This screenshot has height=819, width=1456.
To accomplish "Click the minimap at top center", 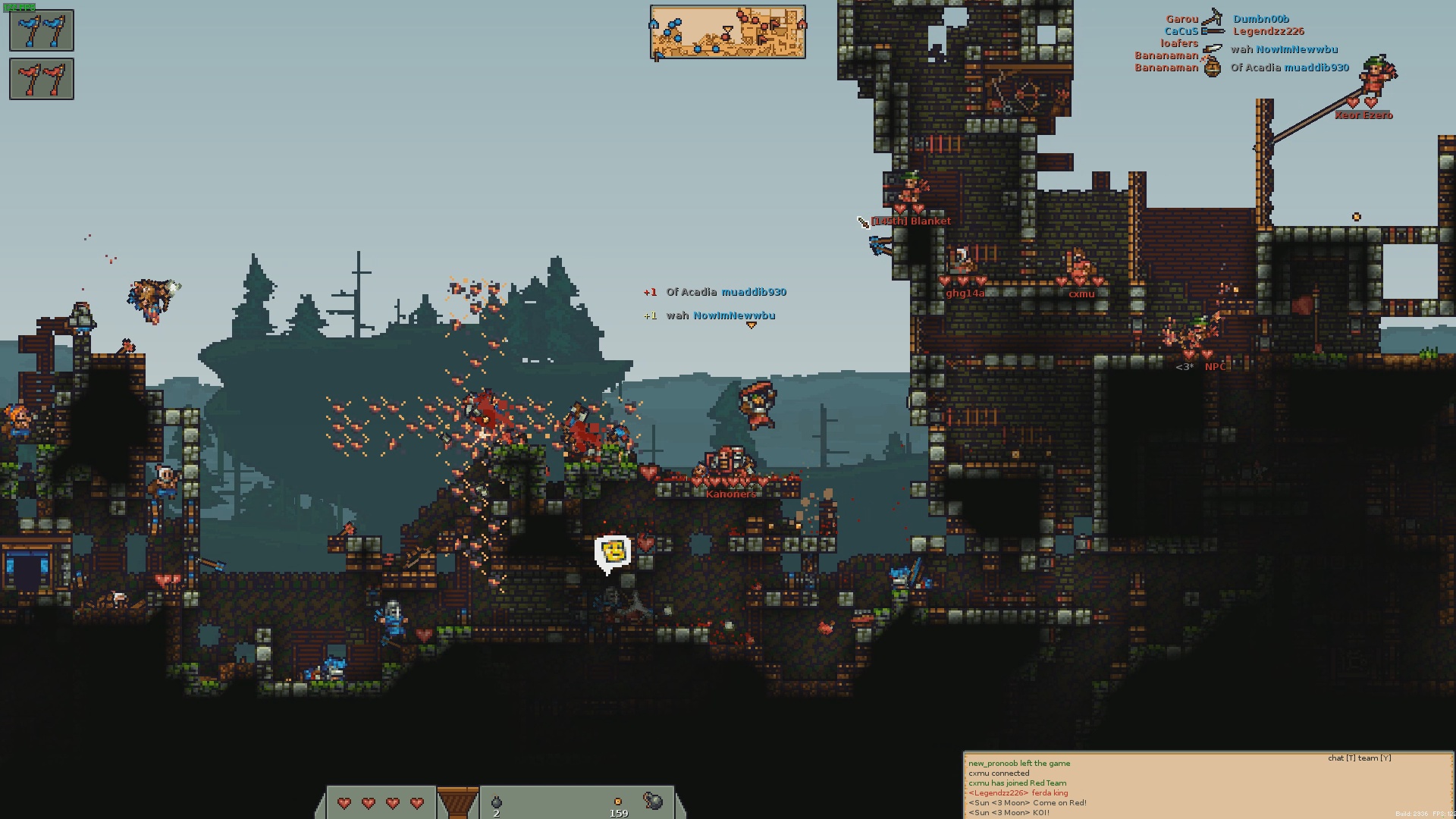I will tap(727, 32).
